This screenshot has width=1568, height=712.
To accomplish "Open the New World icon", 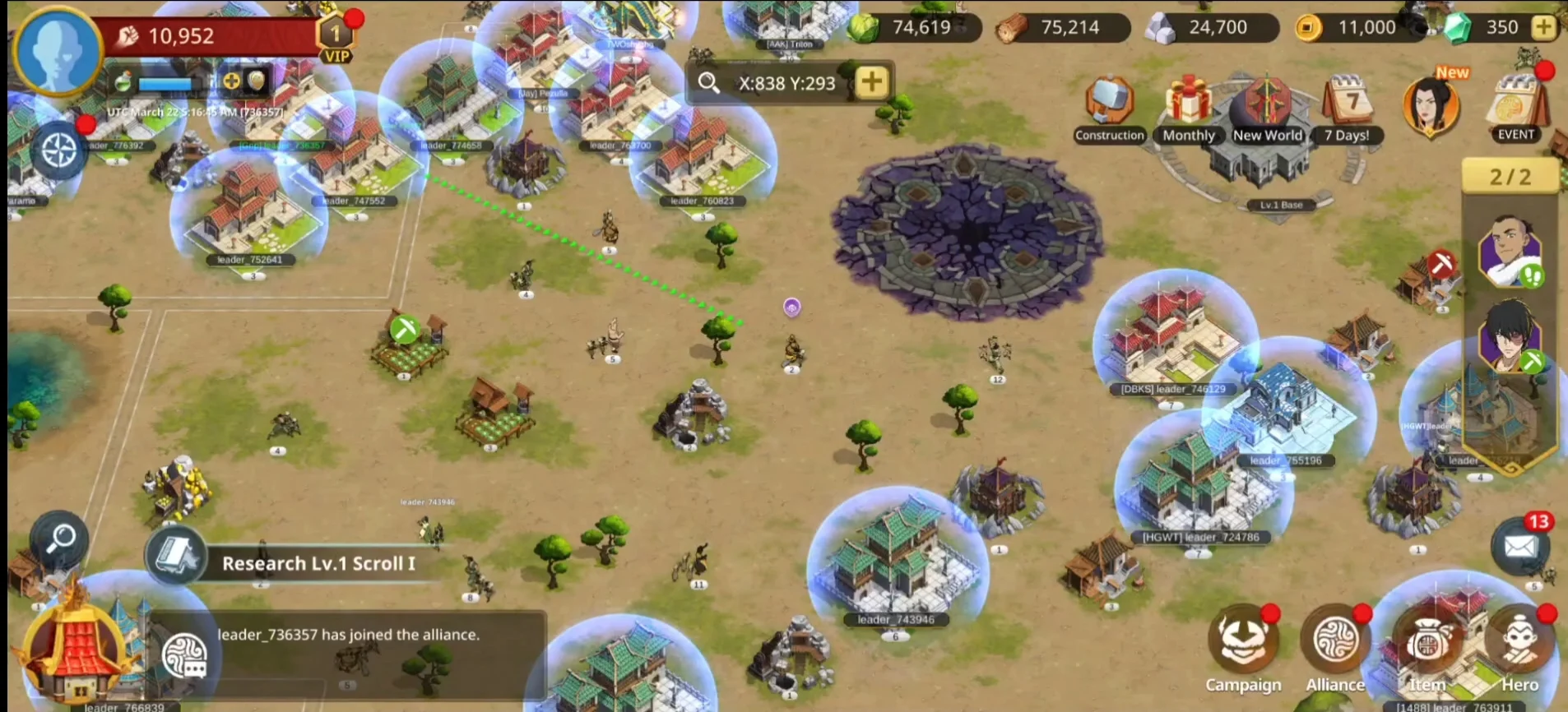I will click(1267, 109).
